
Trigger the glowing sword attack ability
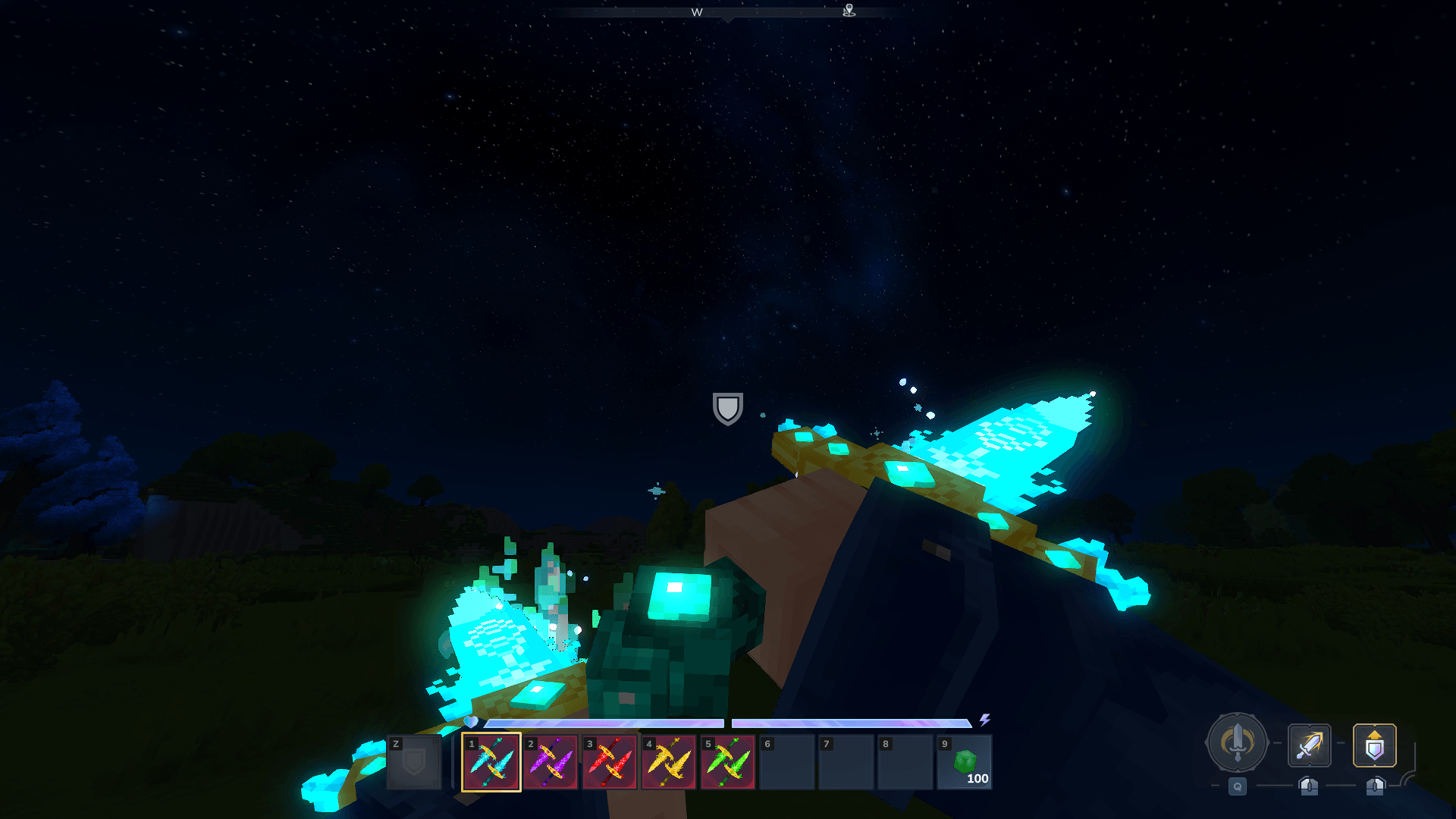coord(1309,745)
